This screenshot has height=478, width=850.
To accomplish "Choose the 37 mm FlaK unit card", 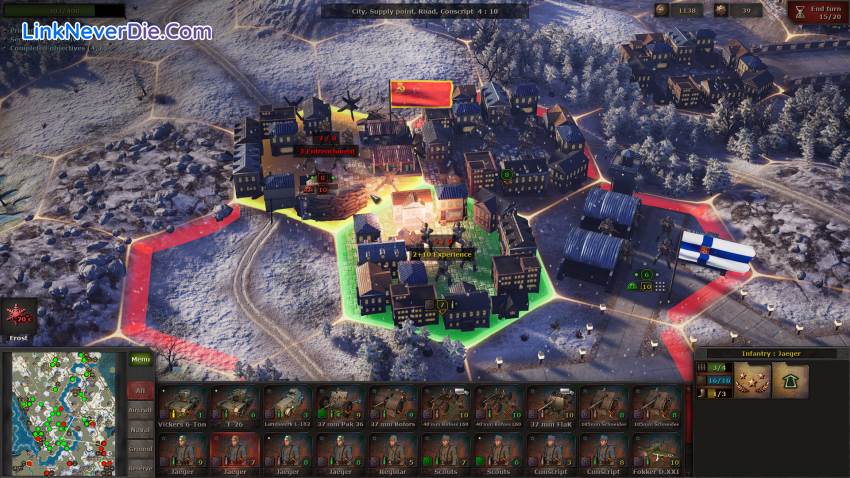I will pos(551,405).
